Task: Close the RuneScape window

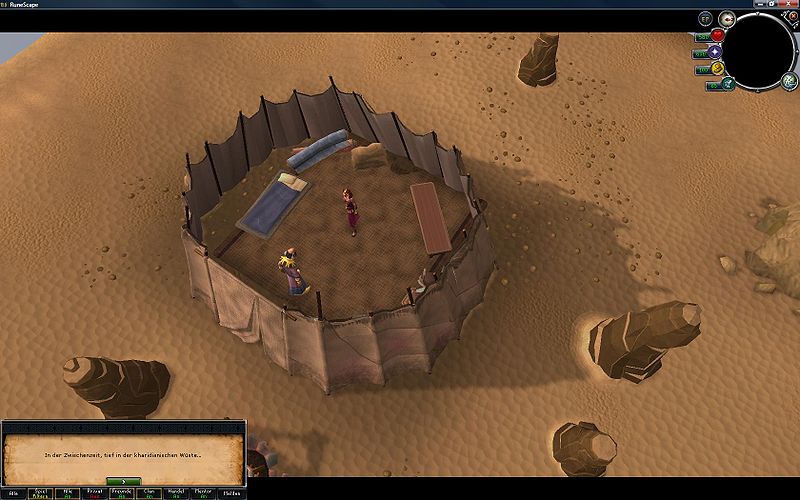Action: pyautogui.click(x=790, y=4)
